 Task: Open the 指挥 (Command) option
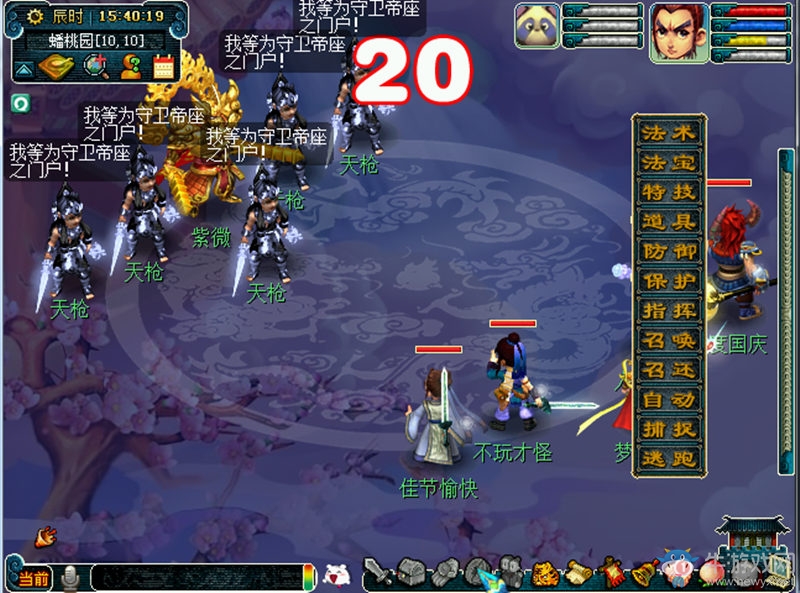coord(669,311)
